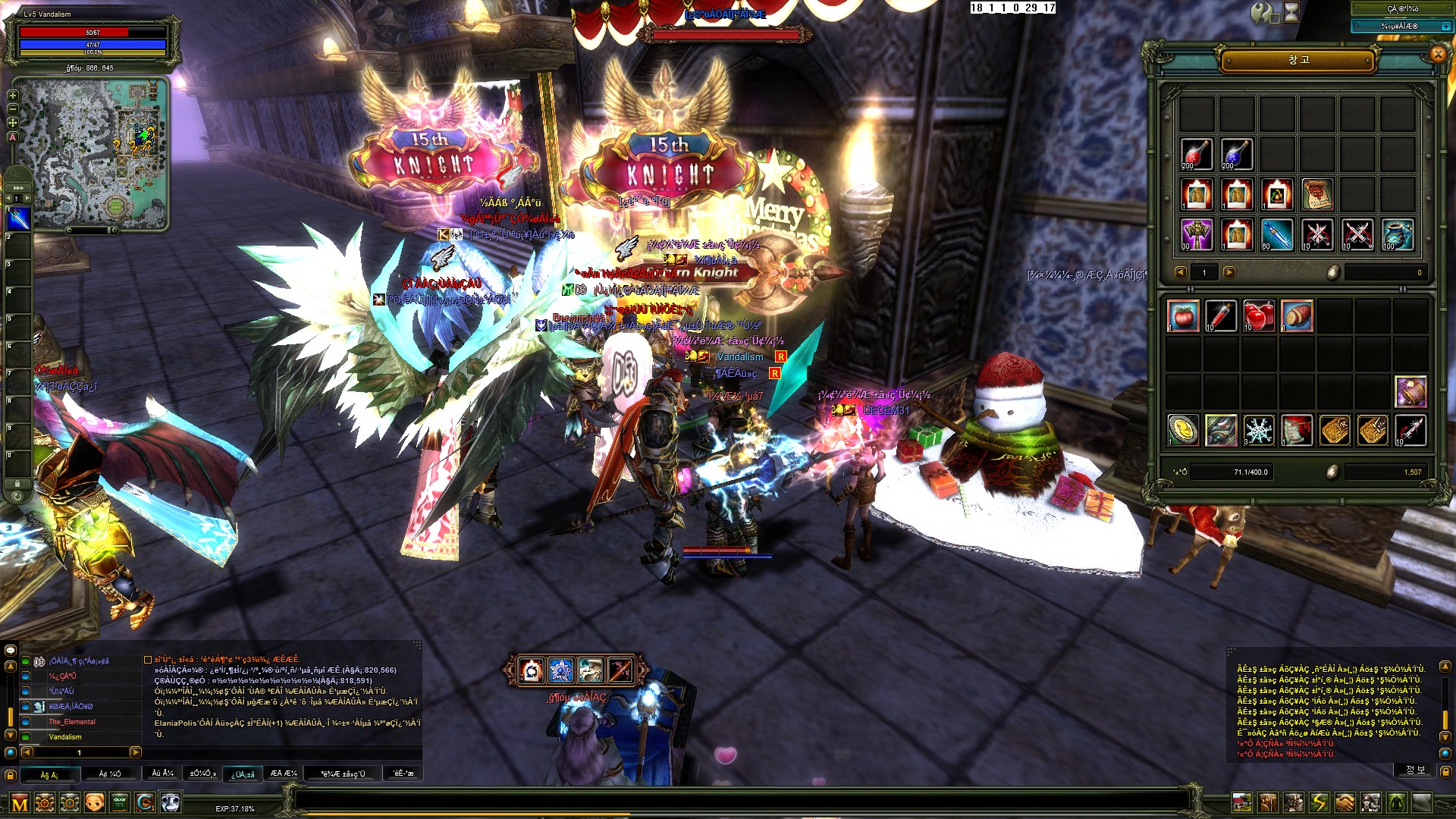Open the gold M menu button

point(20,803)
